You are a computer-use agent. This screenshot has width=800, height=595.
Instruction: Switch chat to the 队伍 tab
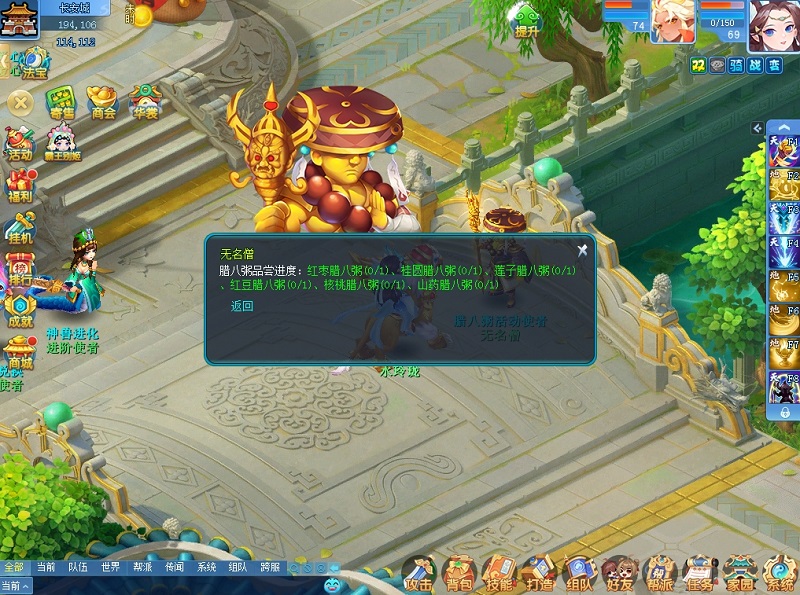pos(77,567)
